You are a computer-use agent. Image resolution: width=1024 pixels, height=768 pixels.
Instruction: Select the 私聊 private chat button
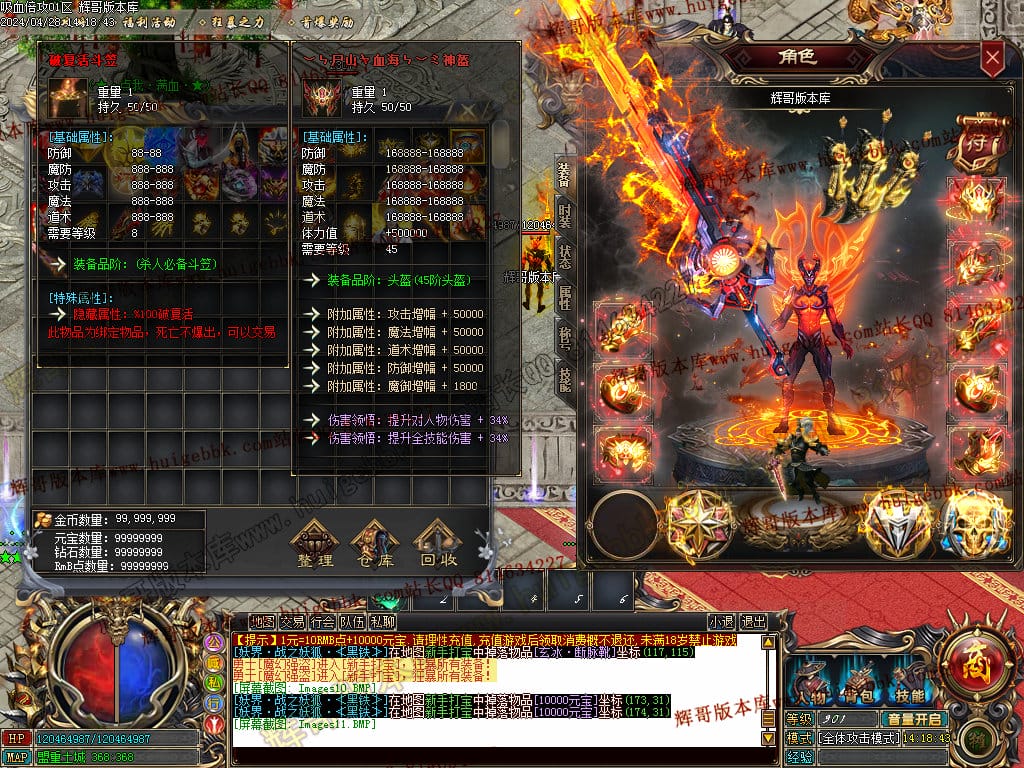pyautogui.click(x=381, y=621)
